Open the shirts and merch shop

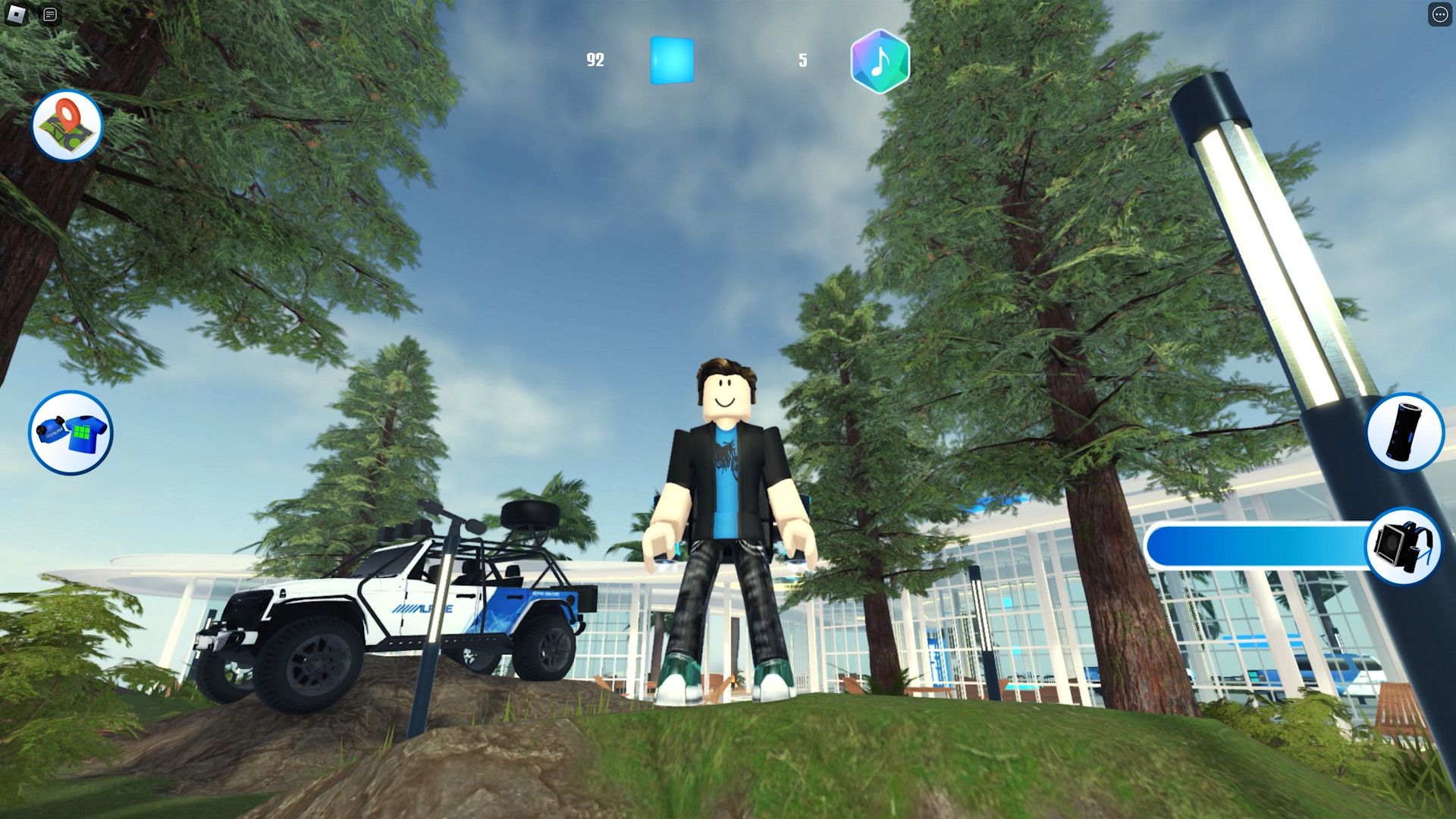71,433
